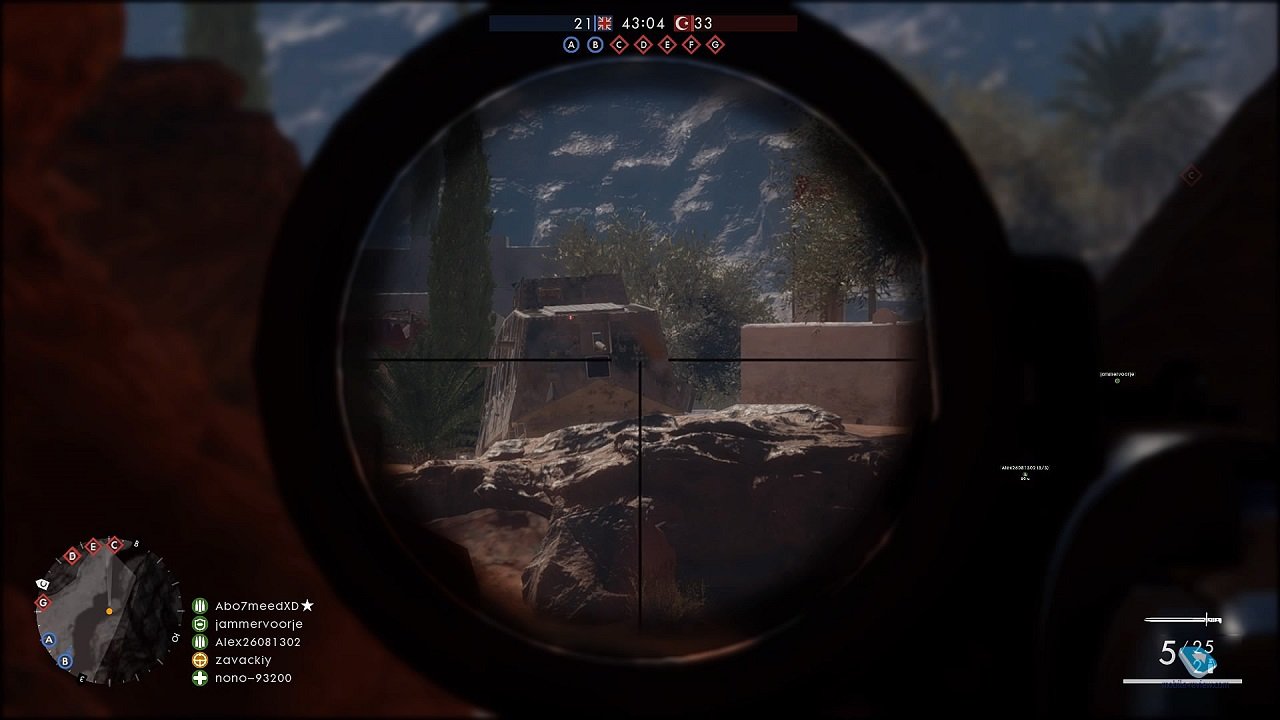Toggle objective marker B below the scoreboard
This screenshot has height=720, width=1280.
click(596, 44)
